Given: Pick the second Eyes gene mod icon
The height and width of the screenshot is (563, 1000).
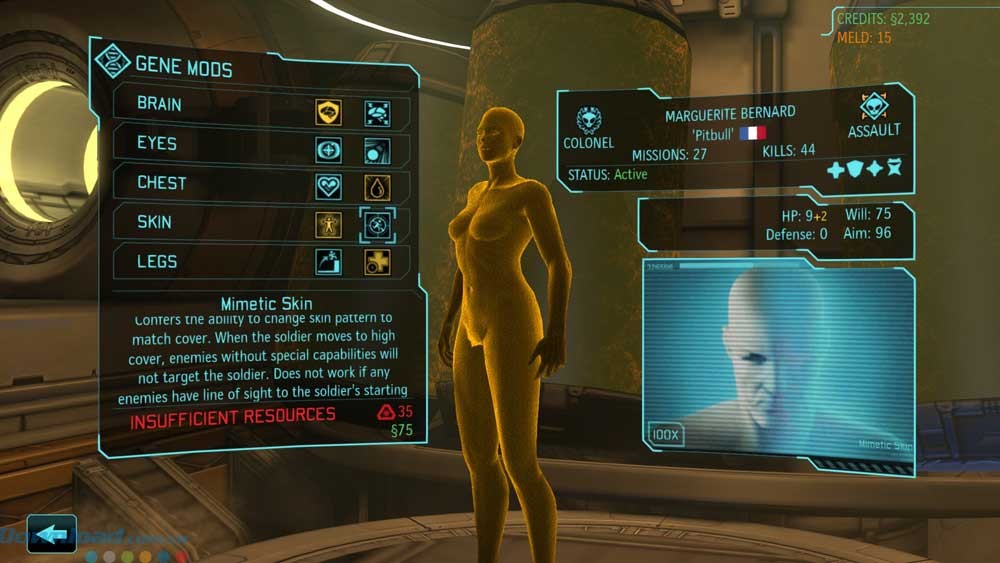Looking at the screenshot, I should coord(377,151).
